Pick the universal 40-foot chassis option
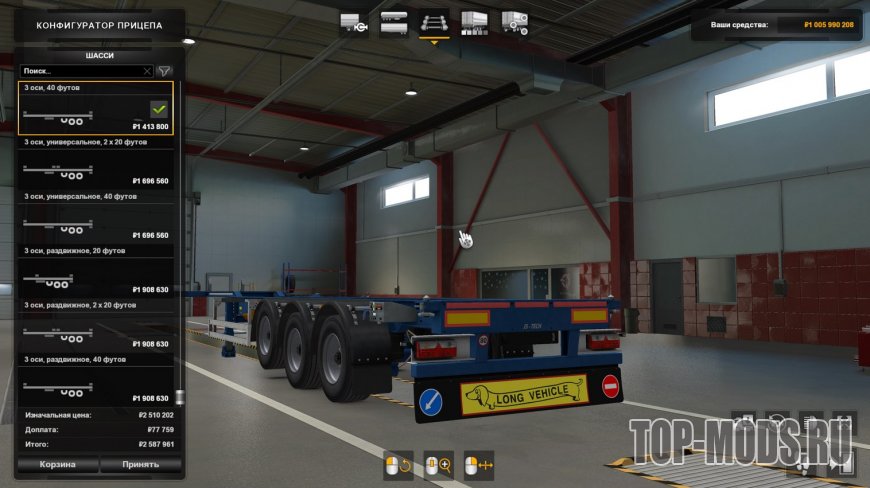Image resolution: width=870 pixels, height=488 pixels. pos(96,221)
